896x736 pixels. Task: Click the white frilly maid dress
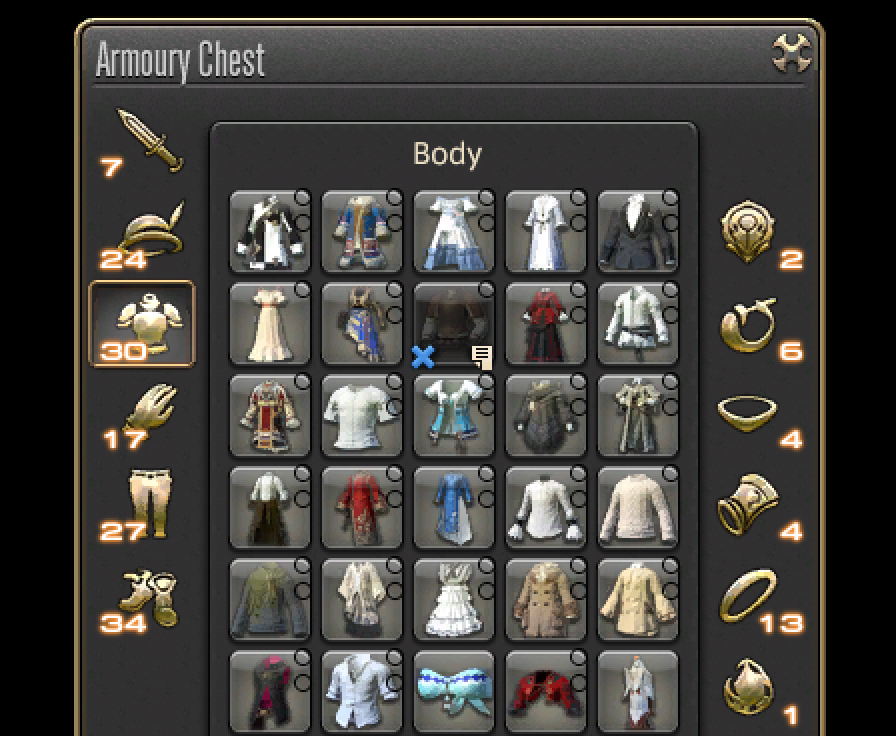point(454,600)
